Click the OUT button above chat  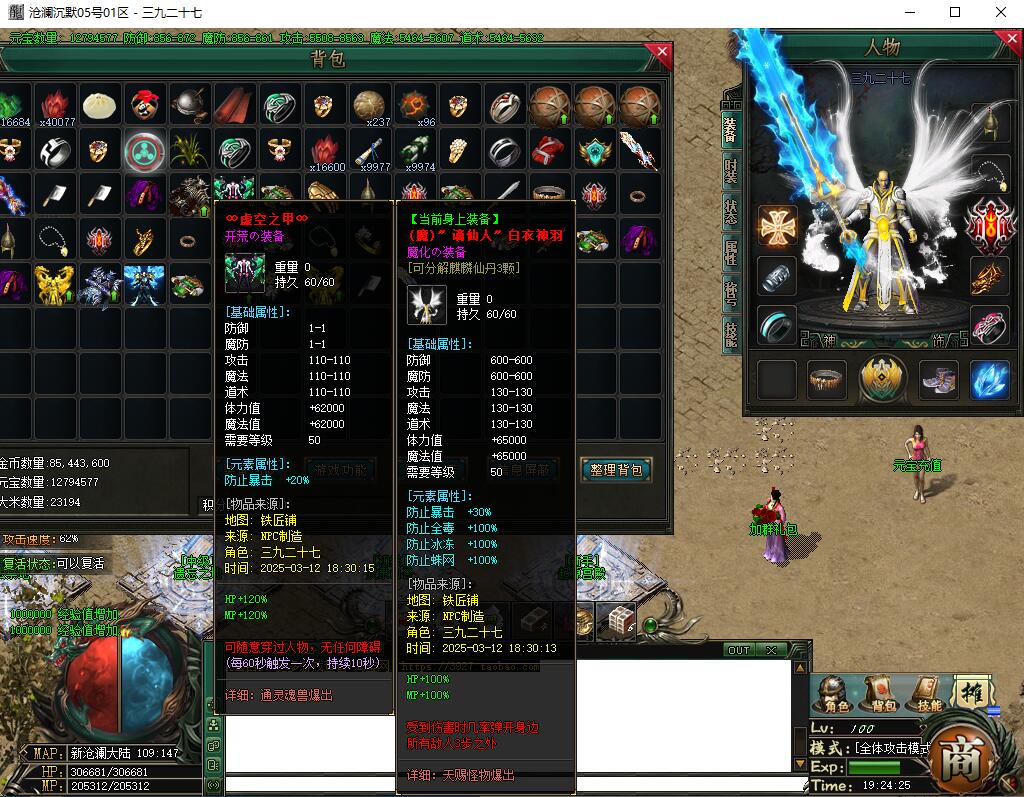pos(738,650)
